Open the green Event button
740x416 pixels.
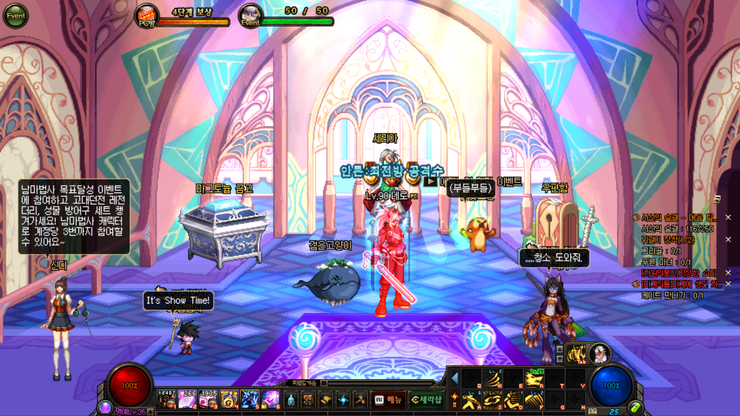(15, 16)
